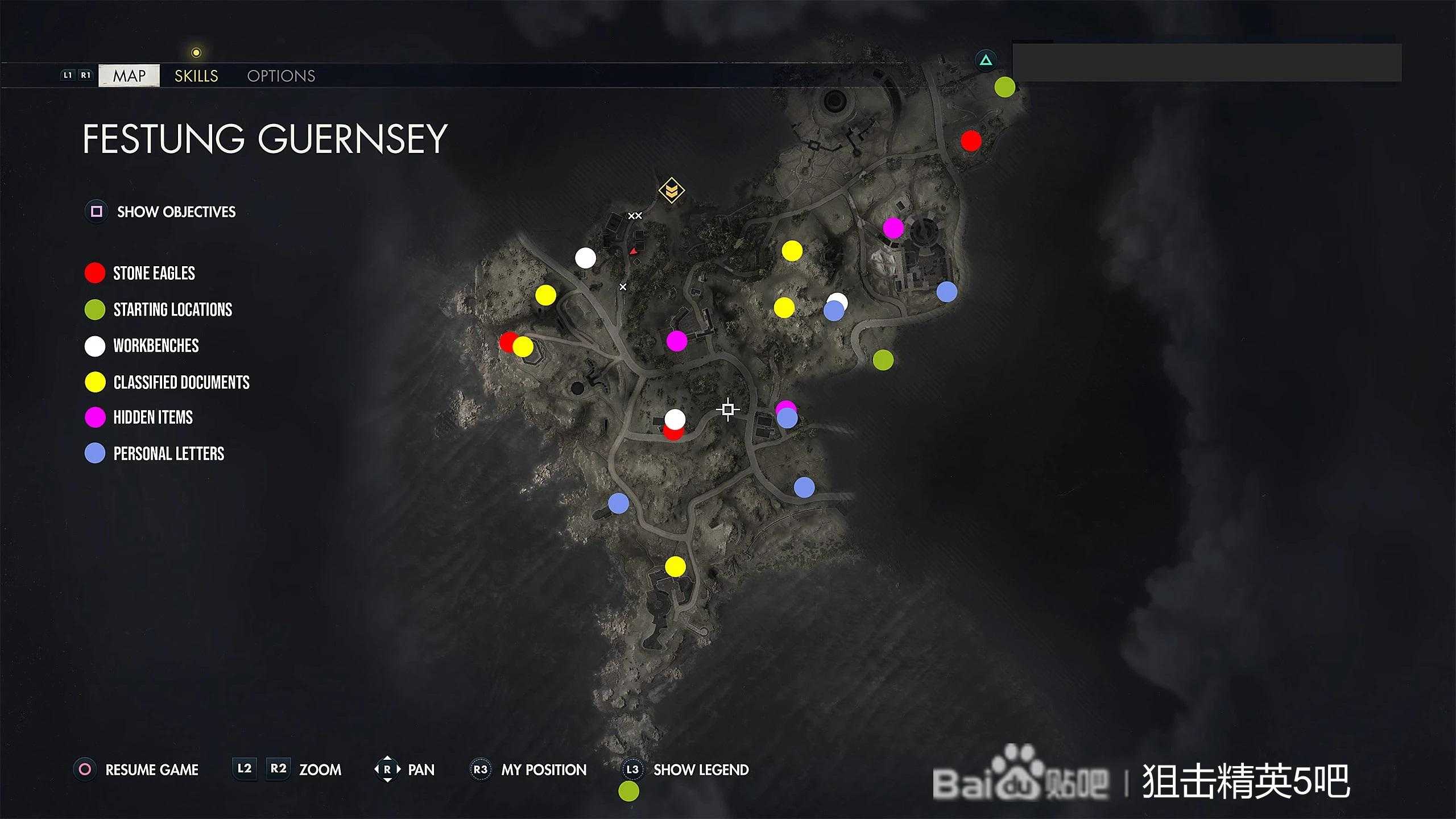Viewport: 1456px width, 819px height.
Task: Select the Stone Eagles legend entry
Action: click(x=154, y=273)
